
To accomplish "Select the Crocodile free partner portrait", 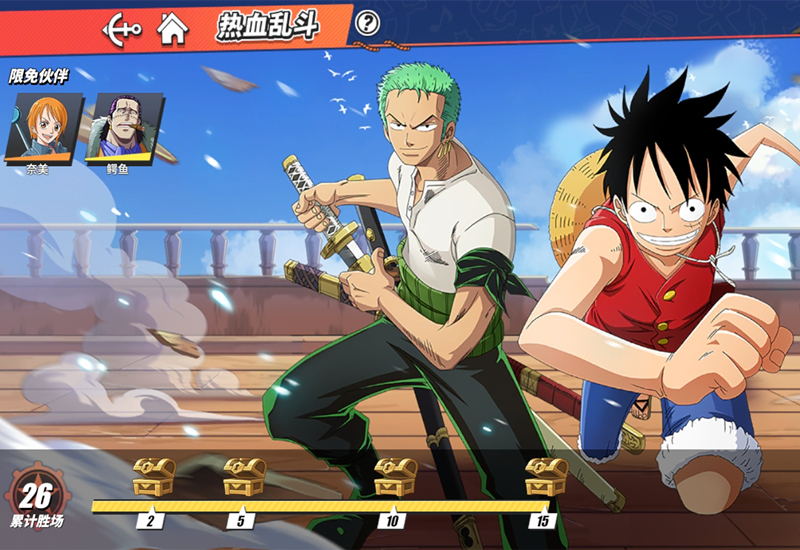I will pyautogui.click(x=122, y=127).
